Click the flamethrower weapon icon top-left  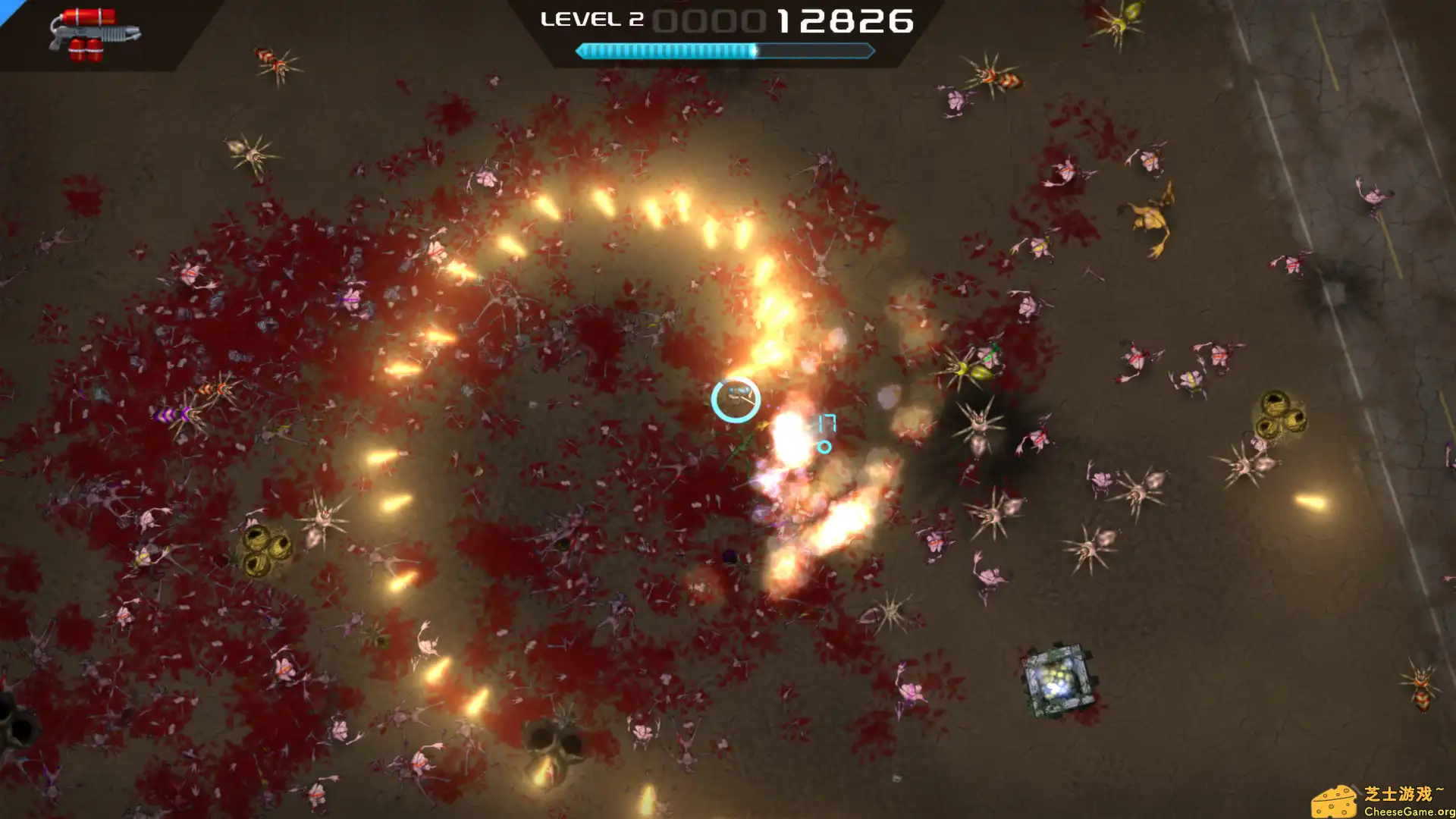click(95, 34)
